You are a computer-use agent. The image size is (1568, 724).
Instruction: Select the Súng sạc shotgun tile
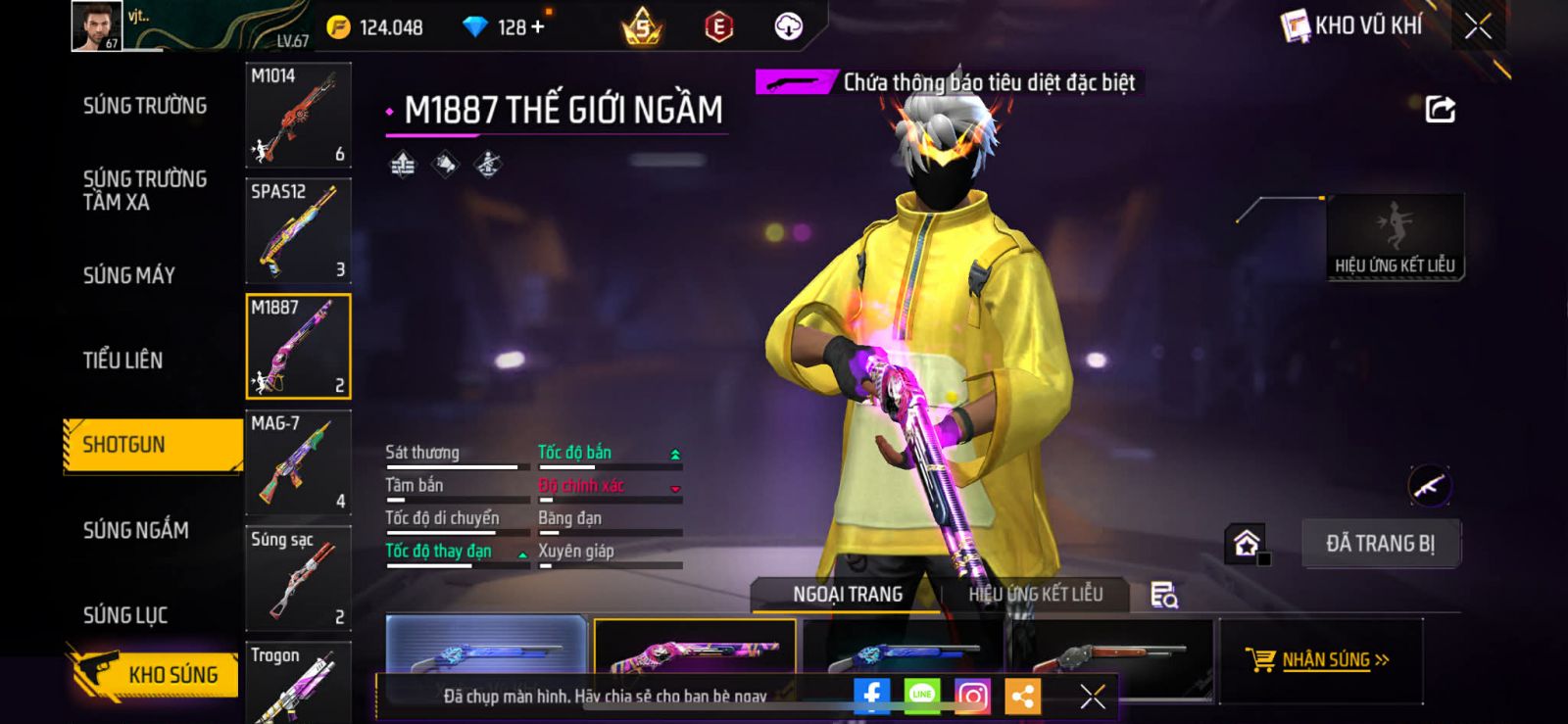point(298,578)
